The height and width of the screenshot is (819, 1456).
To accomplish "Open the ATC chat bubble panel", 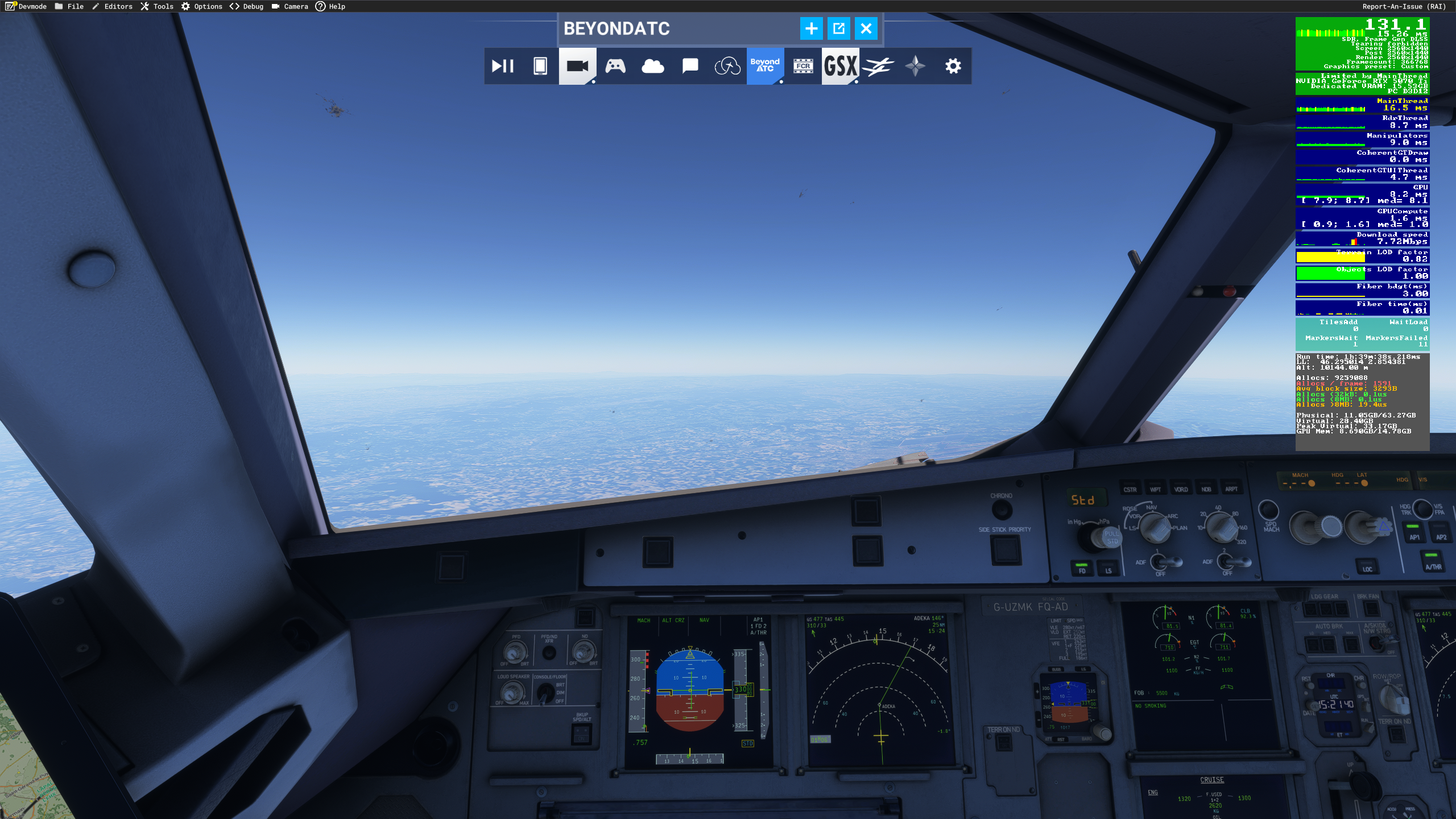I will pos(690,67).
